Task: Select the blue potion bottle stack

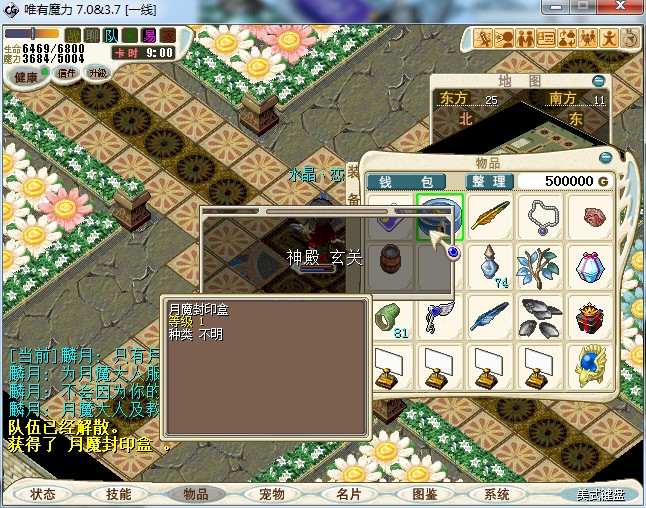Action: point(491,268)
